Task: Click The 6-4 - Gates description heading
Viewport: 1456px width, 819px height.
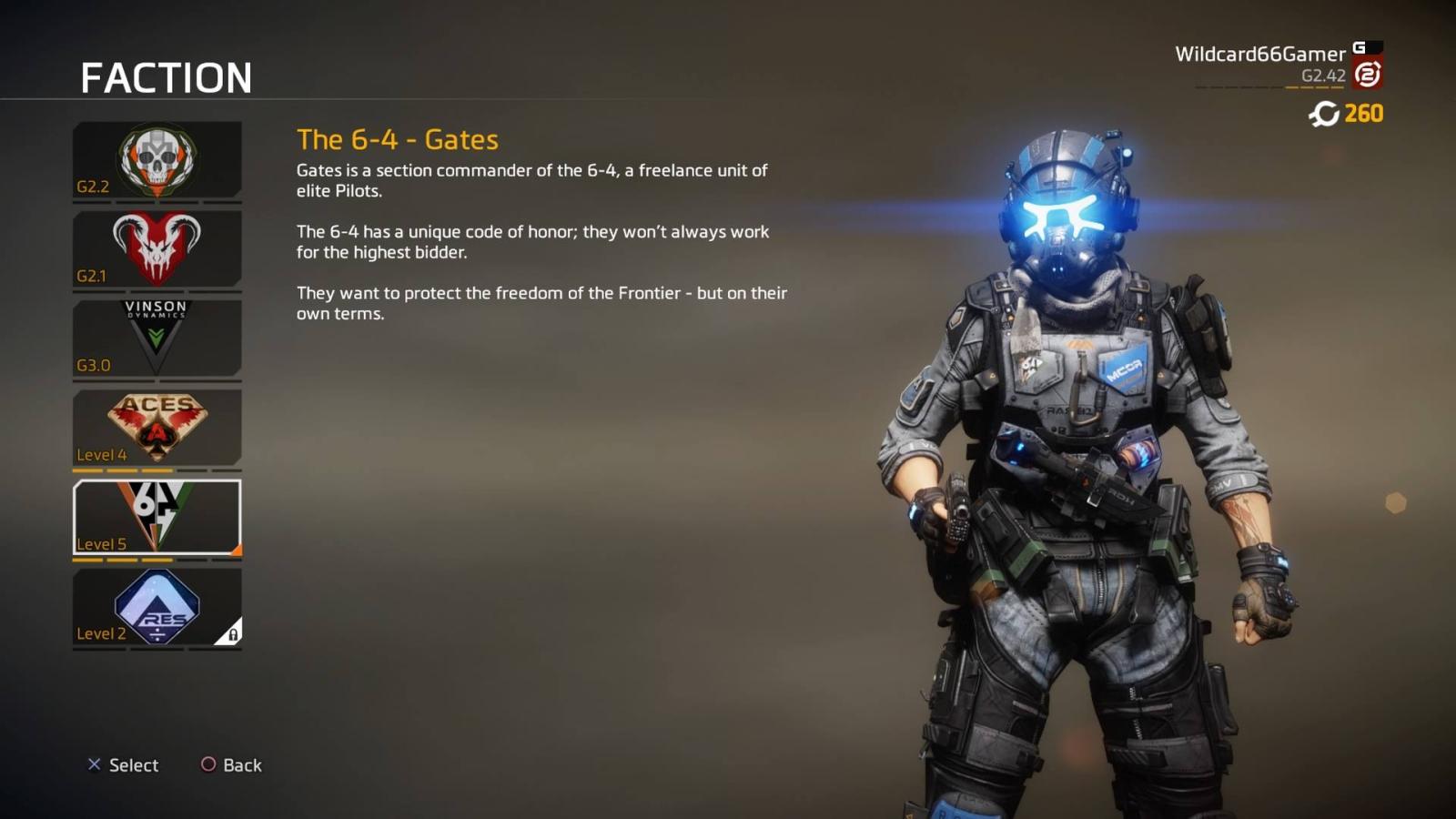Action: (x=398, y=139)
